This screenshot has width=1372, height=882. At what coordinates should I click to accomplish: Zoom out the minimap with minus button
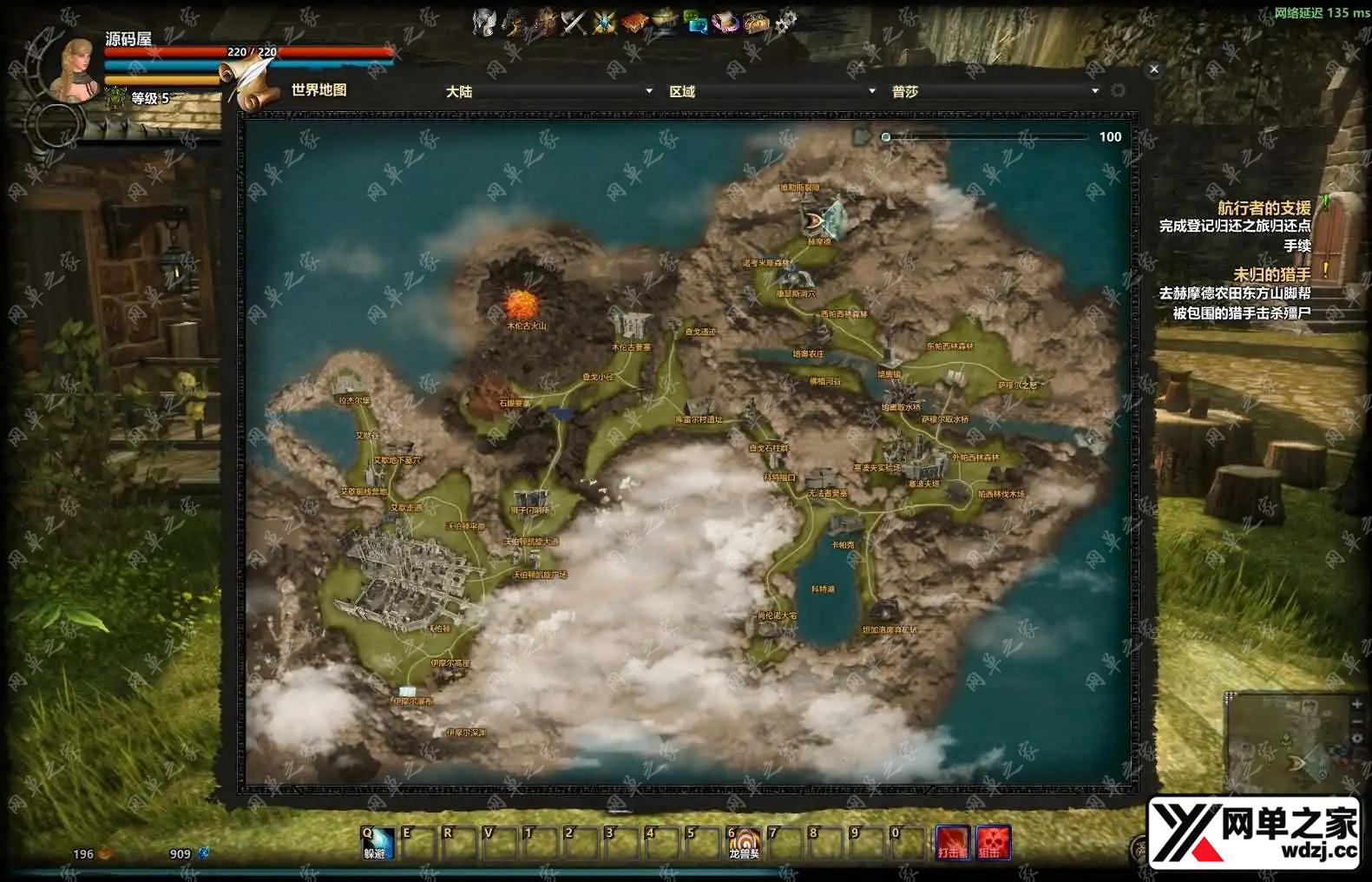[x=1357, y=722]
